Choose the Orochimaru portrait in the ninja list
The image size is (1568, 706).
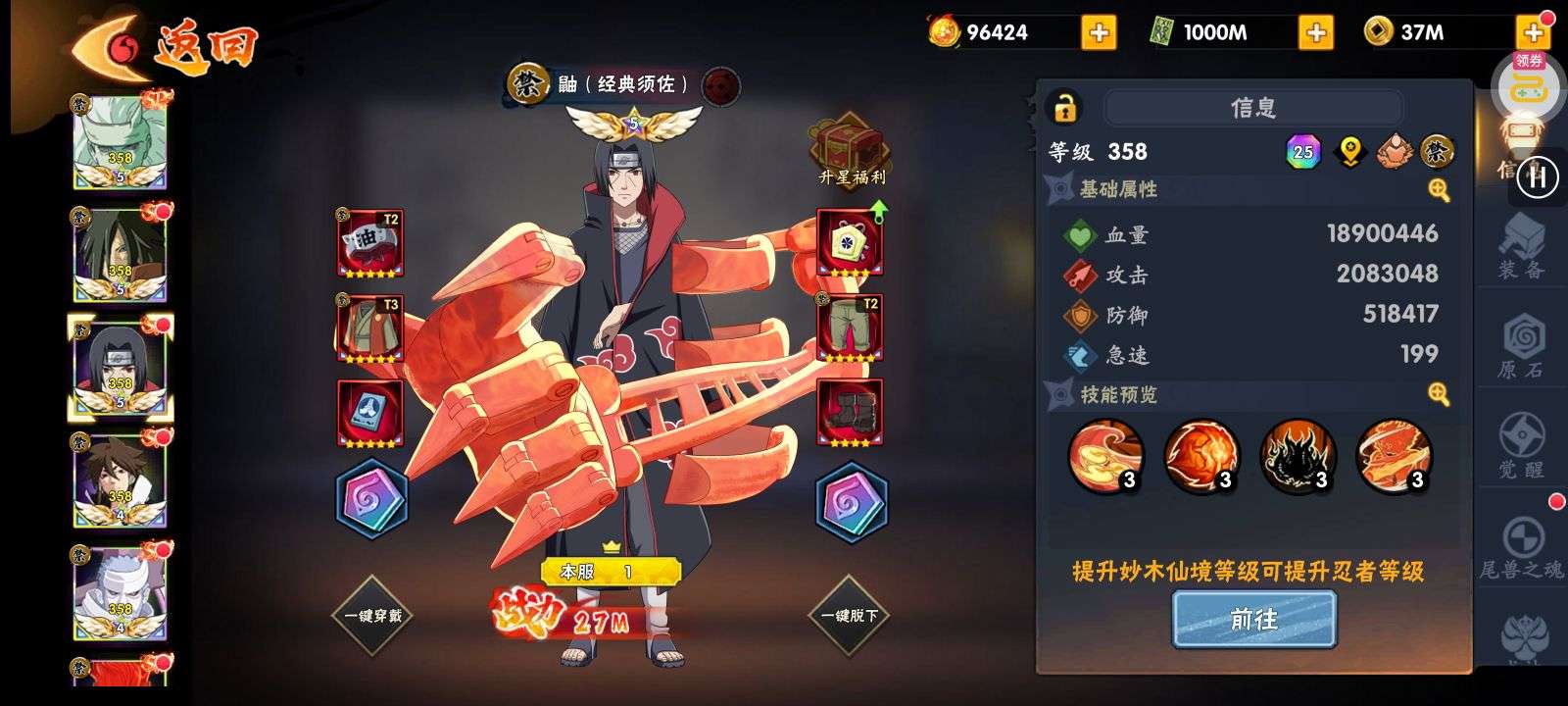(122, 251)
